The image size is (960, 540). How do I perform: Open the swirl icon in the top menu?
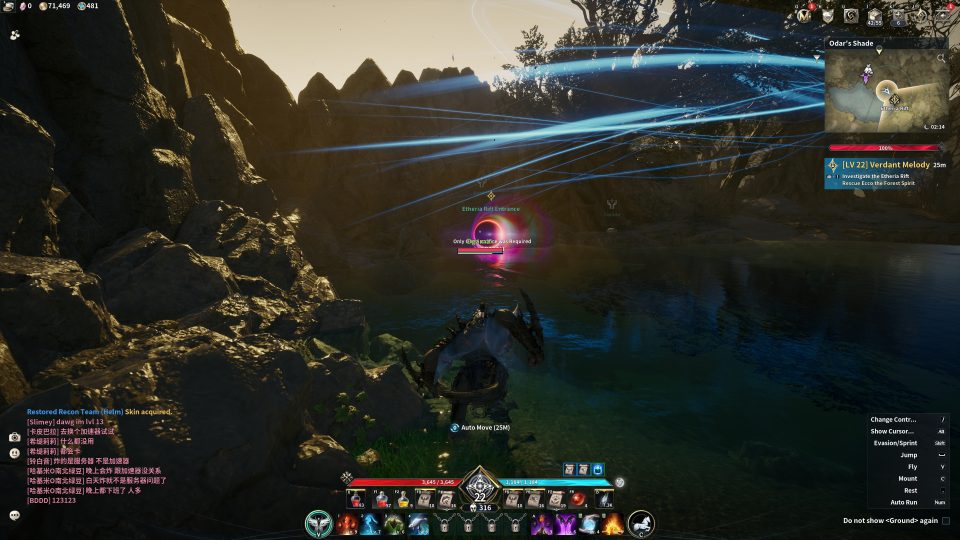(x=851, y=15)
